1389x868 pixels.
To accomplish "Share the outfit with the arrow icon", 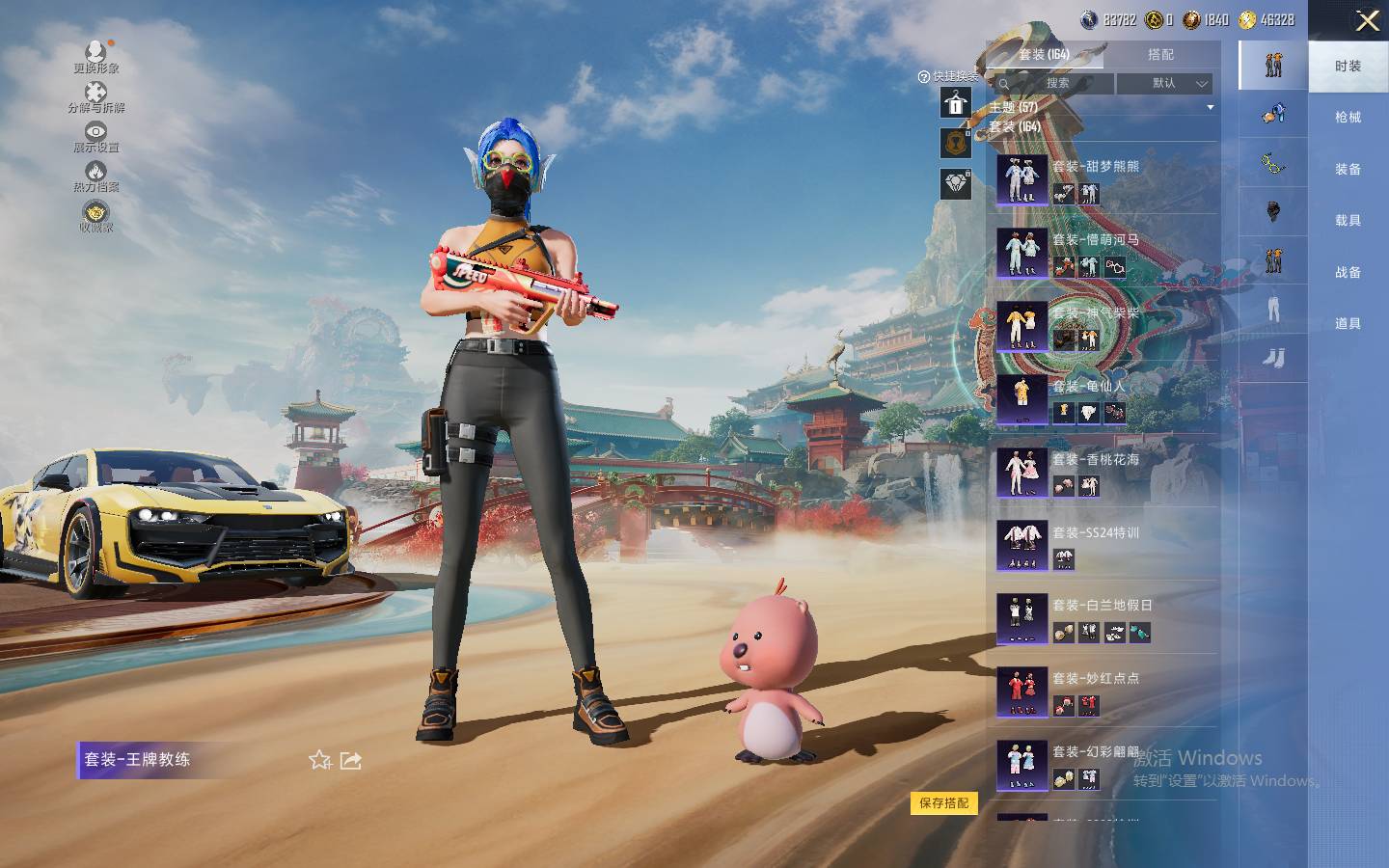I will click(x=351, y=761).
